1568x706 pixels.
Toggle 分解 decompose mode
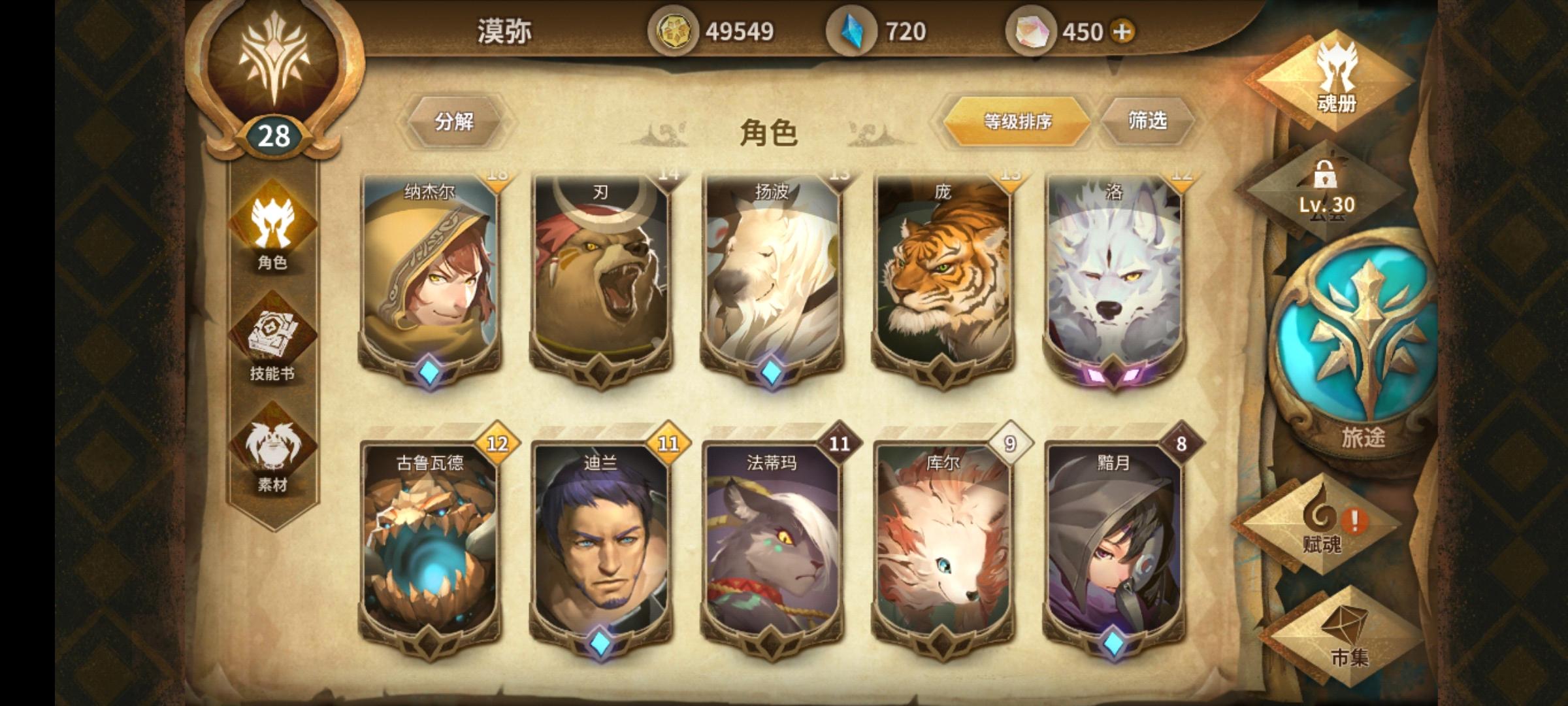(456, 120)
